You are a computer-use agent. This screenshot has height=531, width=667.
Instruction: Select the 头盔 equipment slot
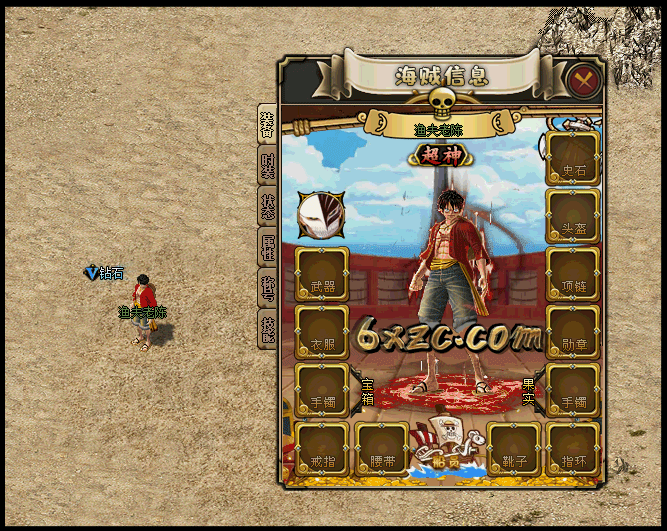(x=573, y=216)
